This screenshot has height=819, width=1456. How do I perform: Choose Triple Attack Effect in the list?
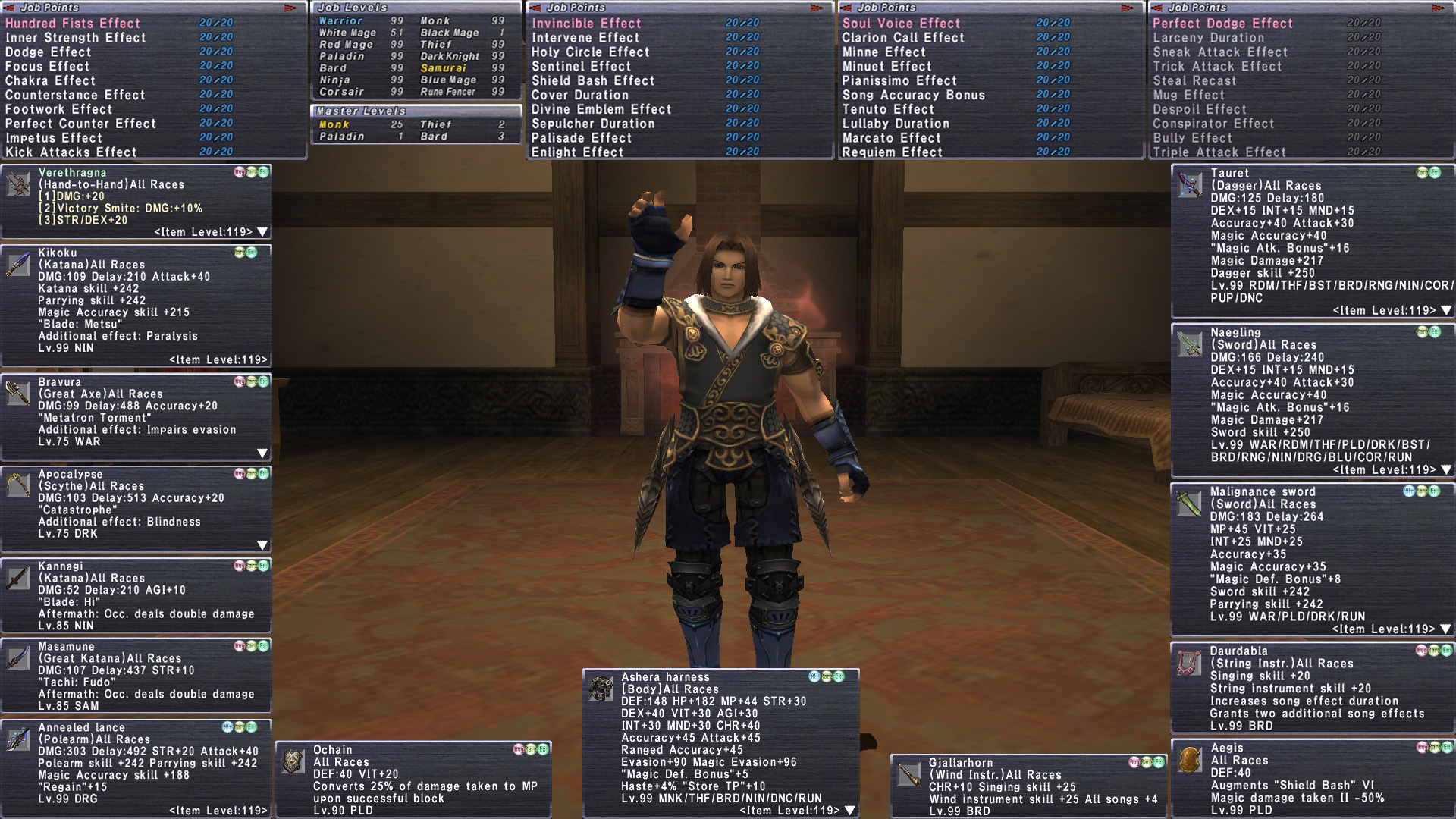tap(1219, 152)
